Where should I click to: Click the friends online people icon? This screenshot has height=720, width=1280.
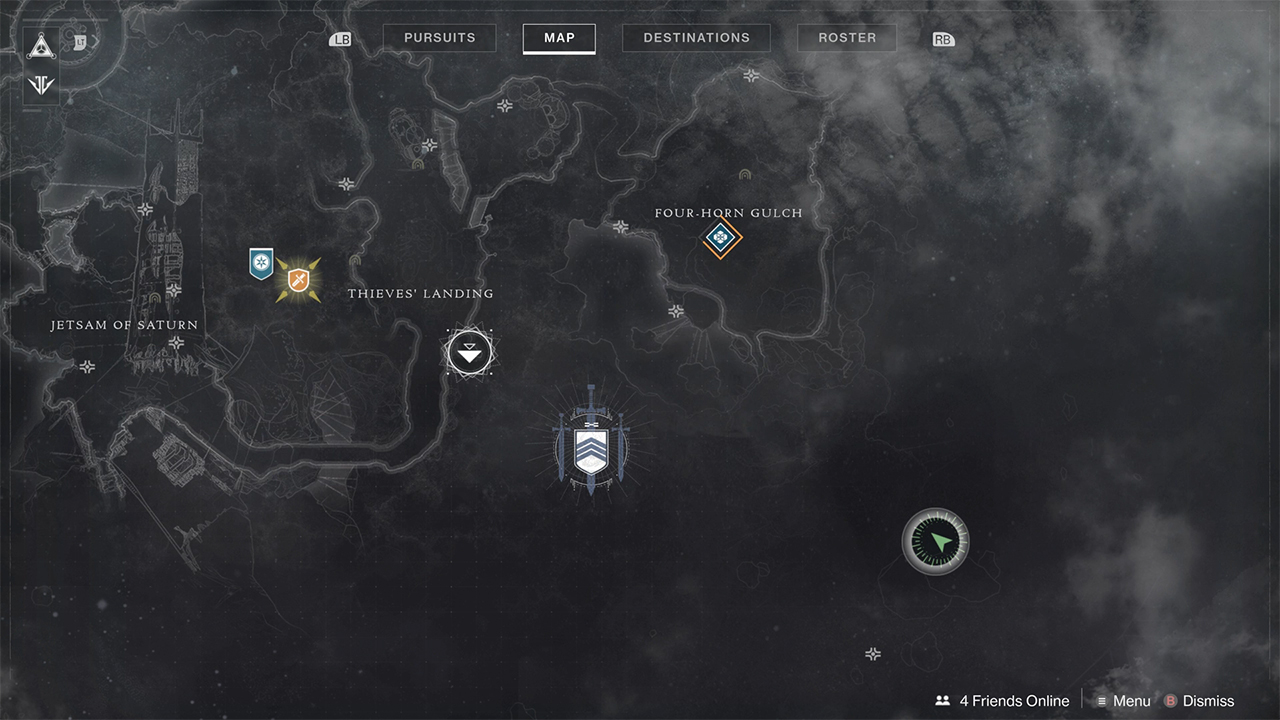pos(942,700)
